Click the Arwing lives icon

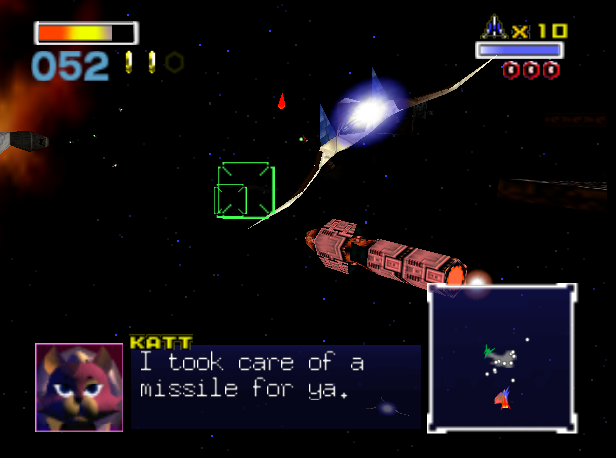[x=495, y=28]
